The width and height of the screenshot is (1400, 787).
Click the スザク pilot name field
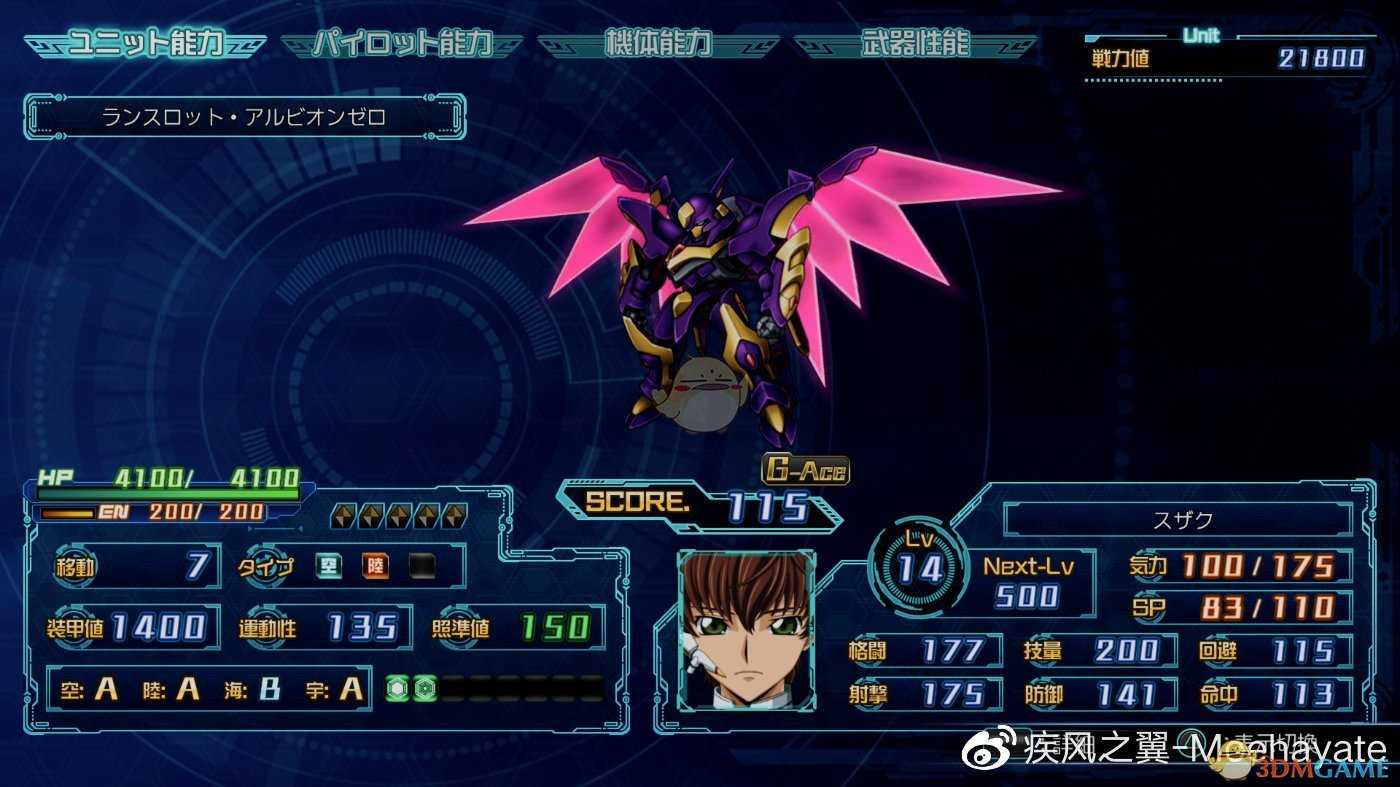(1177, 520)
